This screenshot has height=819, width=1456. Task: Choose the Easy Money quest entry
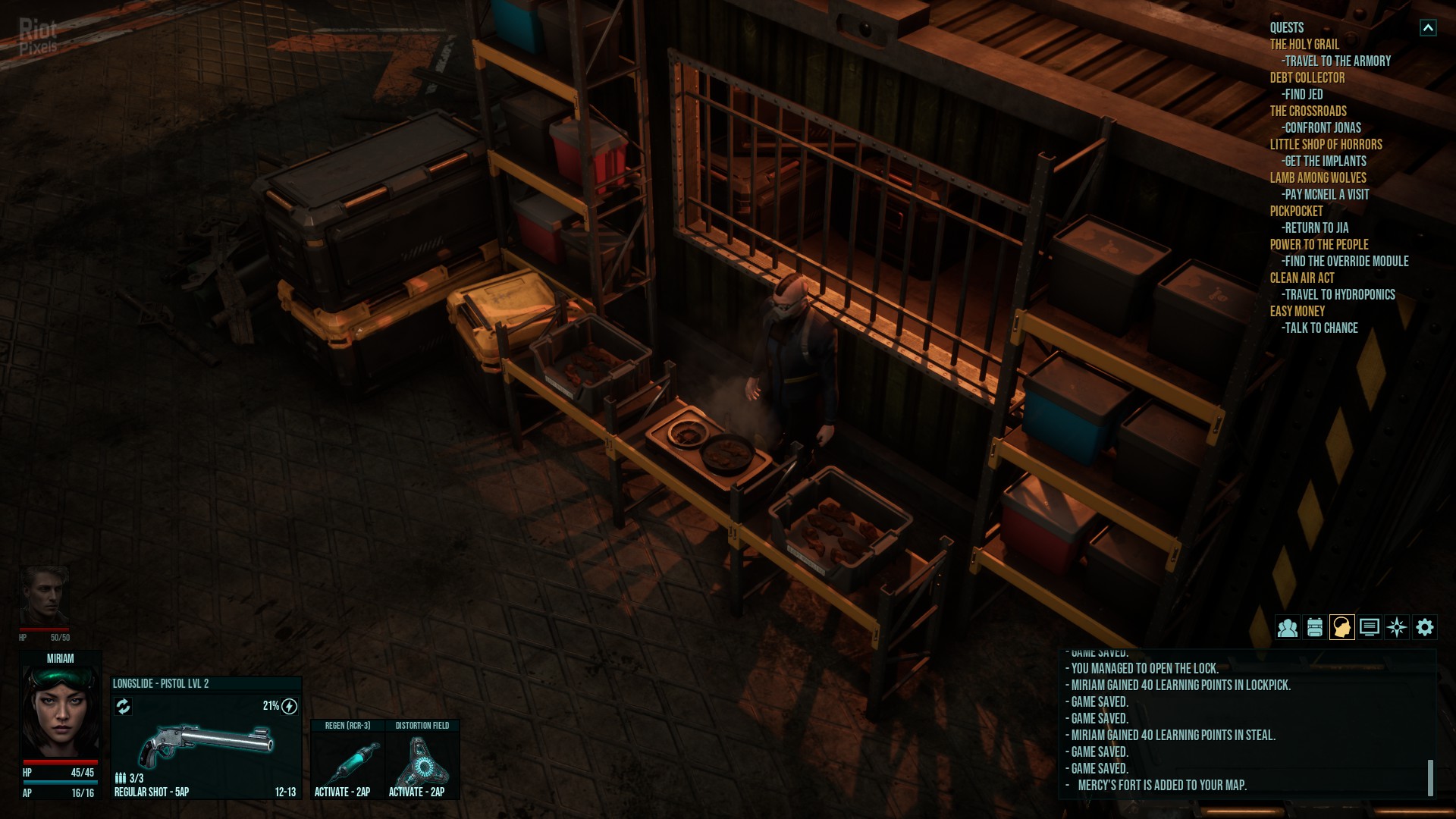click(1298, 312)
